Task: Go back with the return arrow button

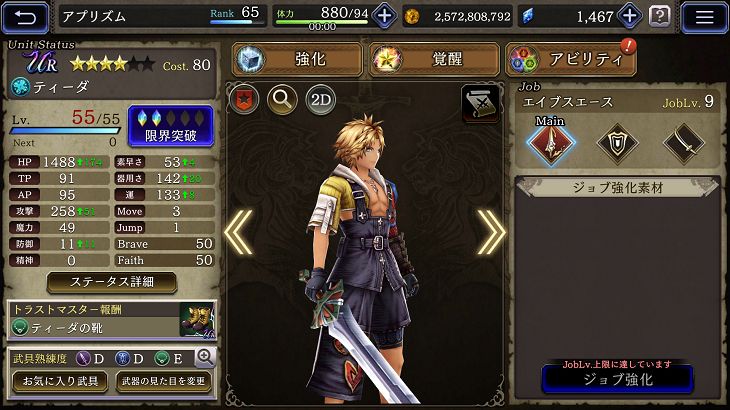Action: 26,16
